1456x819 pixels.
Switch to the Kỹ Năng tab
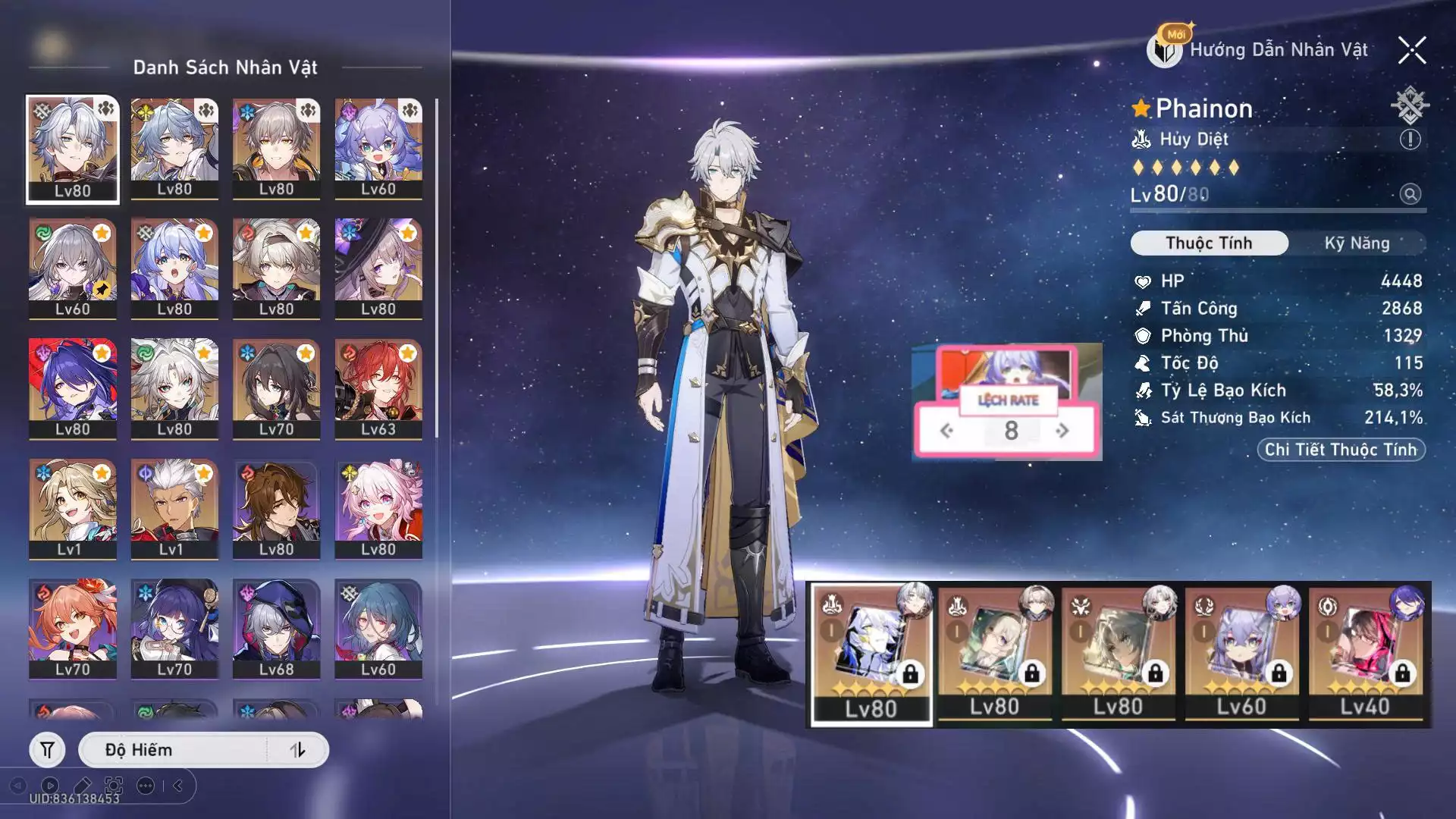[1357, 243]
